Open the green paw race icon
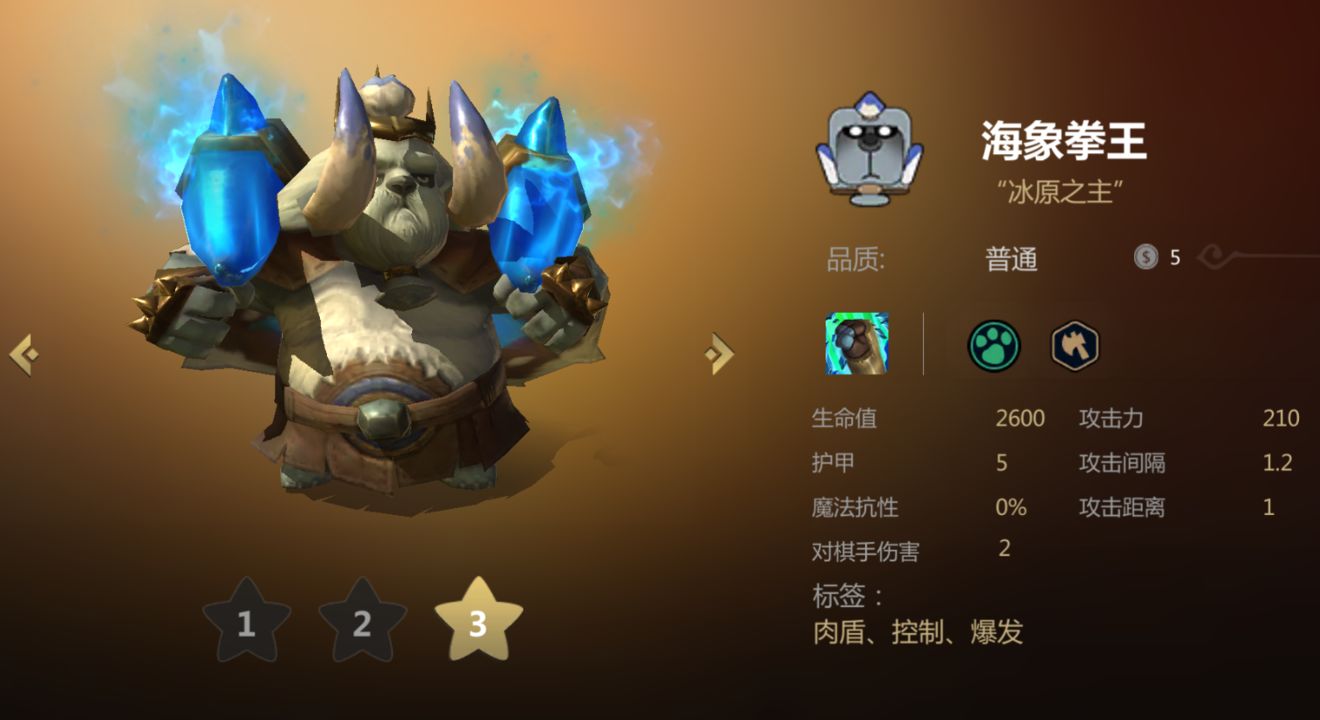 coord(993,346)
